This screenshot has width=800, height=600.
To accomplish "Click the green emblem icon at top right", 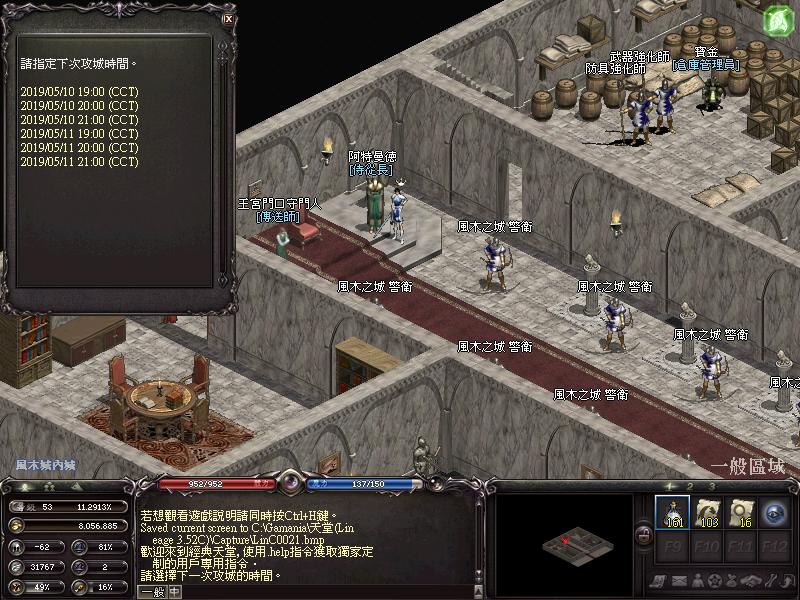I will (x=778, y=20).
